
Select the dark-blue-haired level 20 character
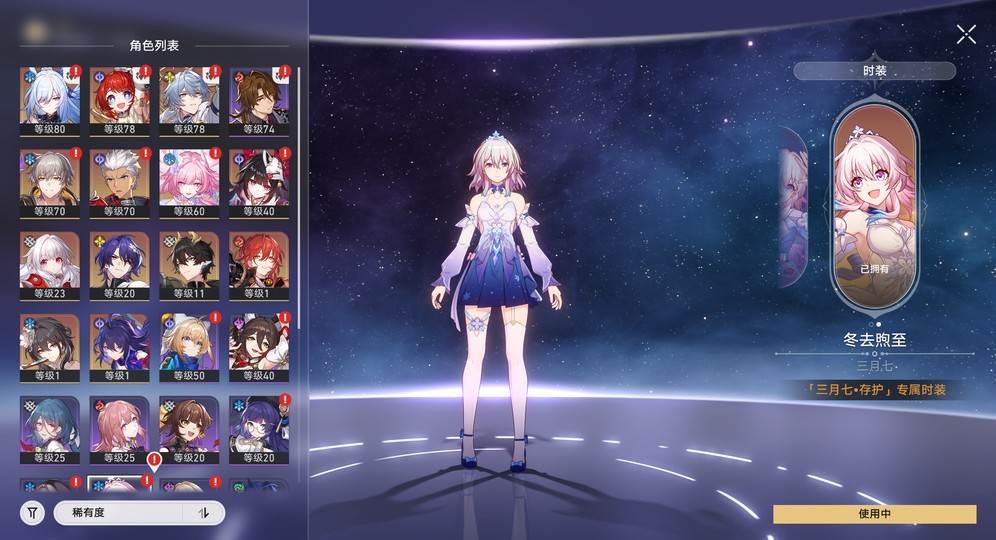pos(119,265)
